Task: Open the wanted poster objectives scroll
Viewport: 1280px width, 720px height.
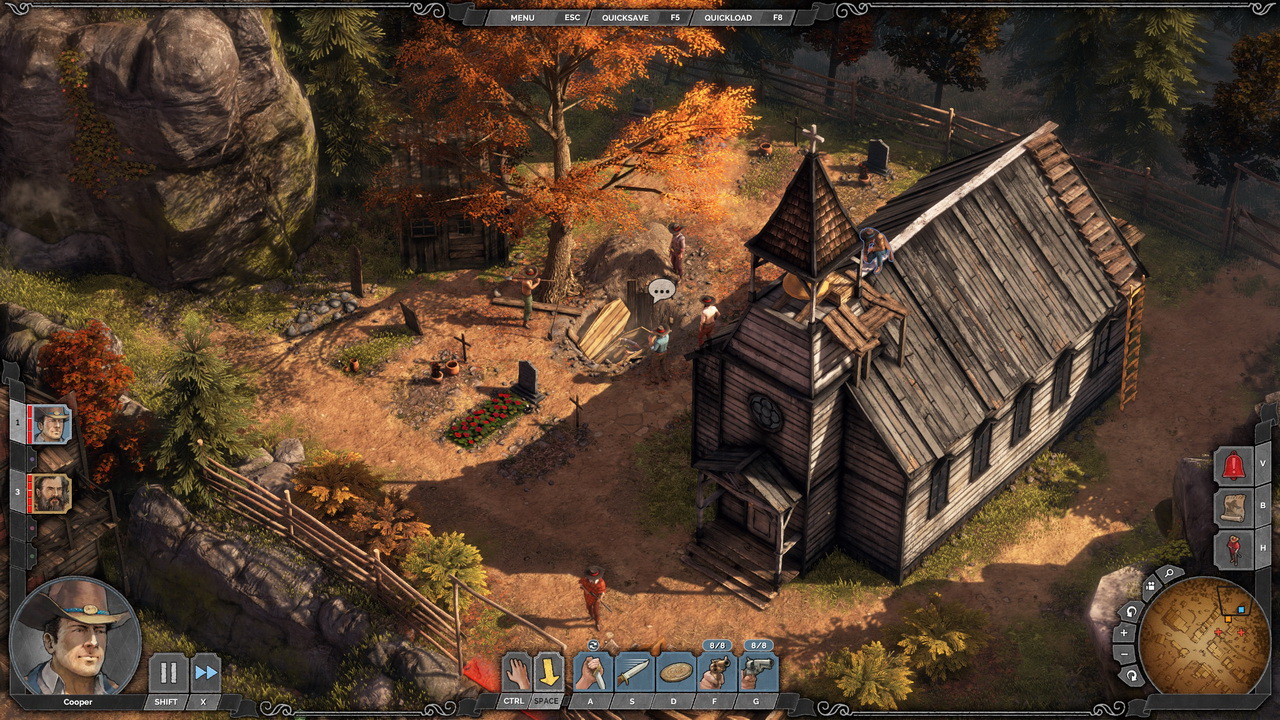Action: [x=1233, y=508]
